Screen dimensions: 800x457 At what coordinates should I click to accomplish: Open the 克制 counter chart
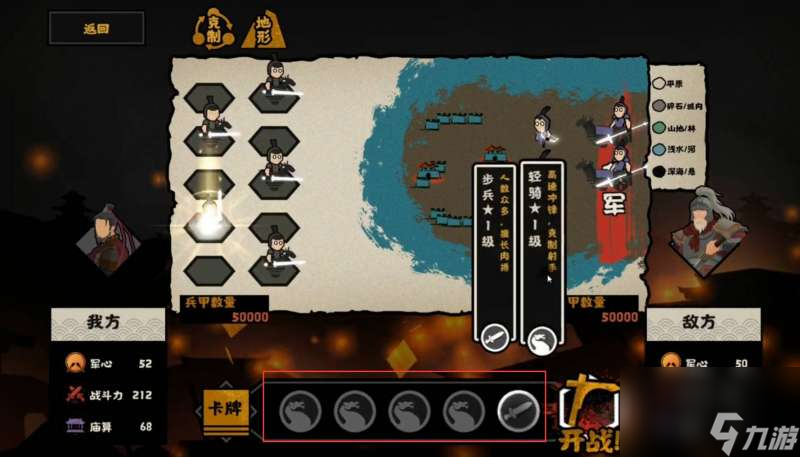(213, 30)
